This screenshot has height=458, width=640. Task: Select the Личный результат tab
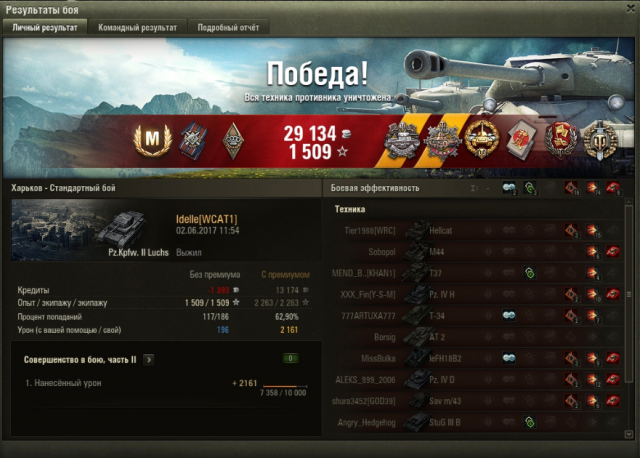(x=45, y=28)
